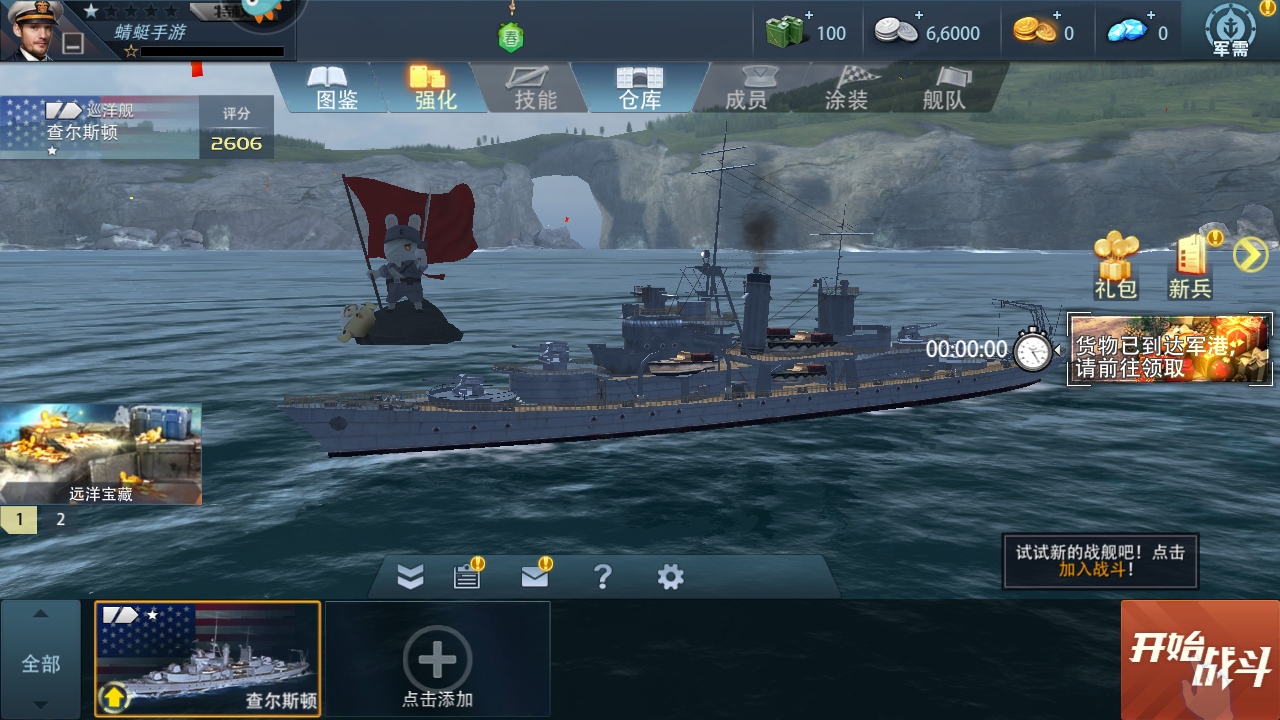This screenshot has width=1280, height=720.
Task: Open settings with the gear icon
Action: click(x=670, y=576)
